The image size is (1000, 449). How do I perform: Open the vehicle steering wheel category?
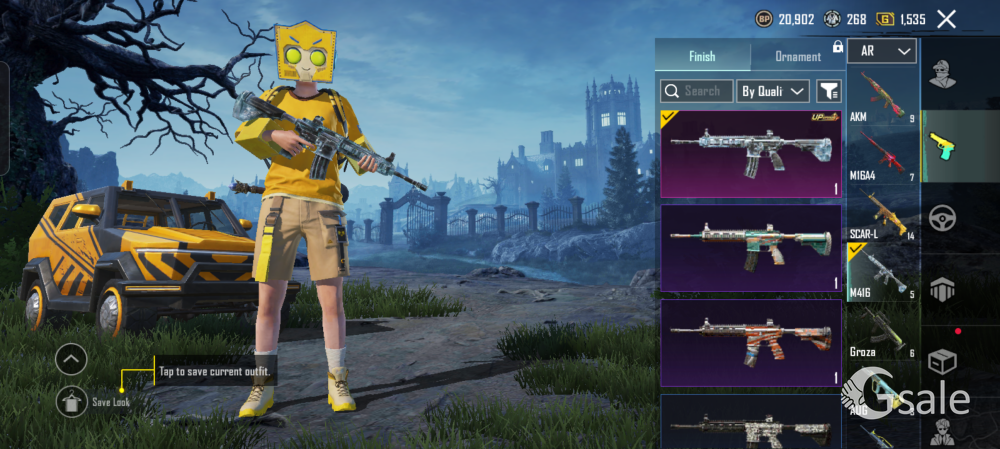pyautogui.click(x=942, y=217)
